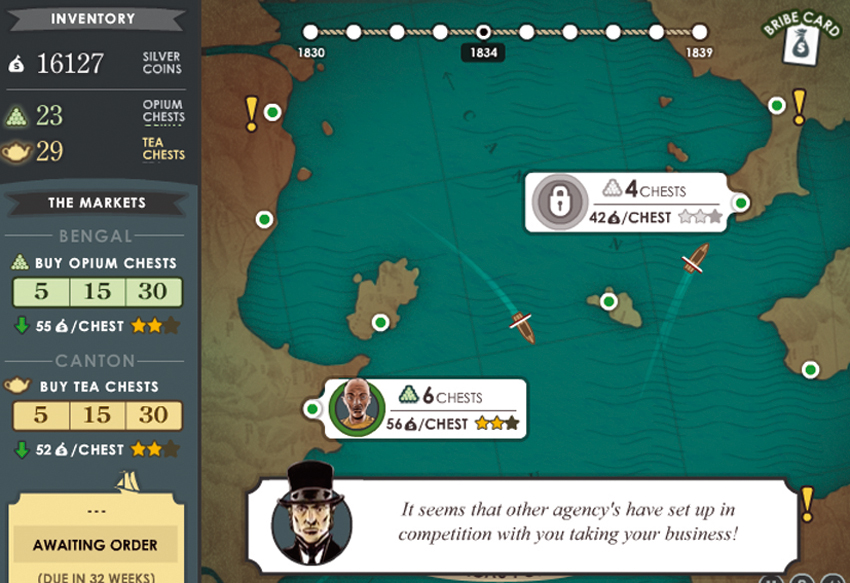Buy 30 tea chests in Canton
The image size is (850, 583).
coord(154,415)
